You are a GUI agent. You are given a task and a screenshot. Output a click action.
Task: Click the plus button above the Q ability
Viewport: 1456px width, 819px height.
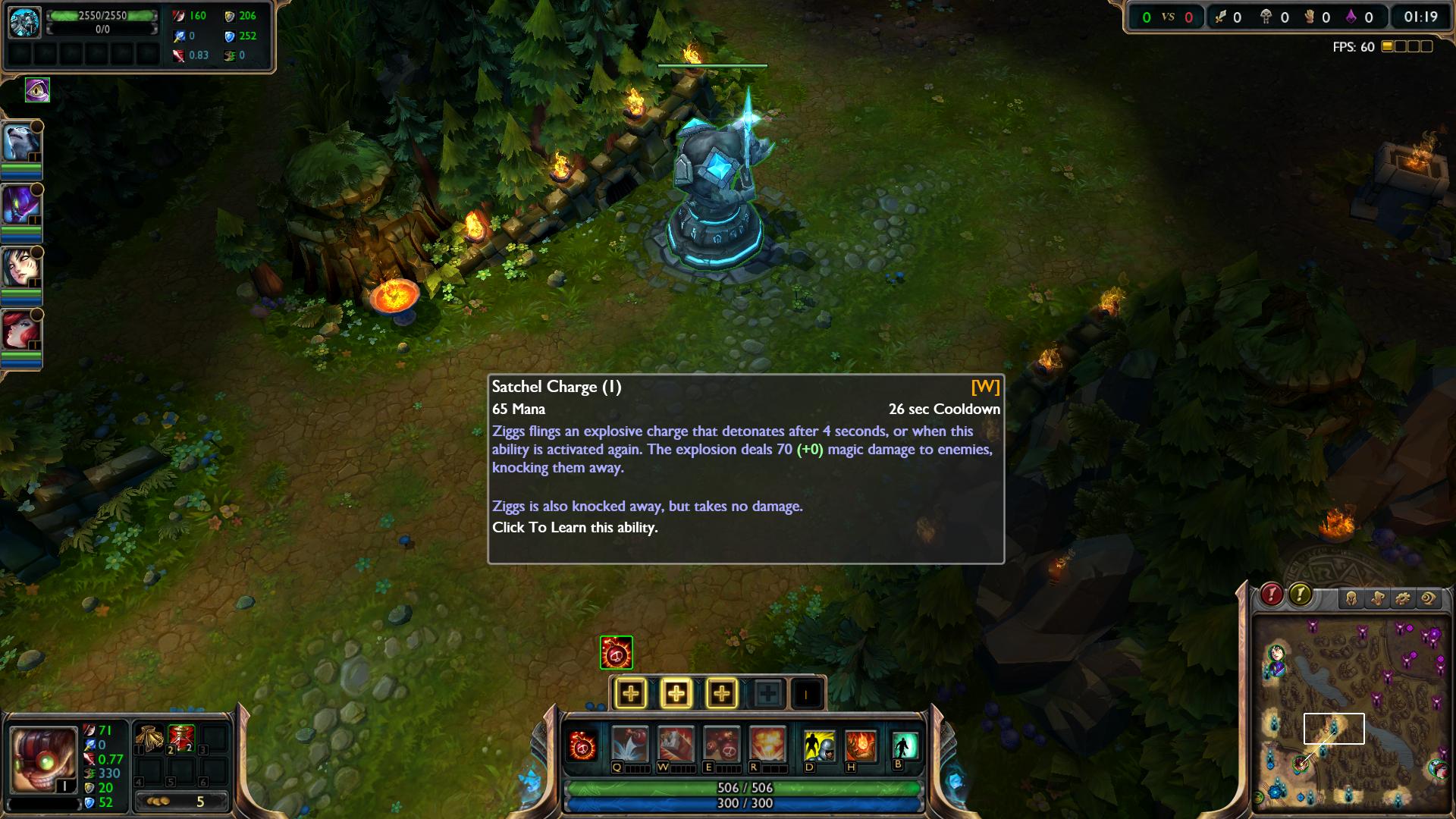[630, 693]
